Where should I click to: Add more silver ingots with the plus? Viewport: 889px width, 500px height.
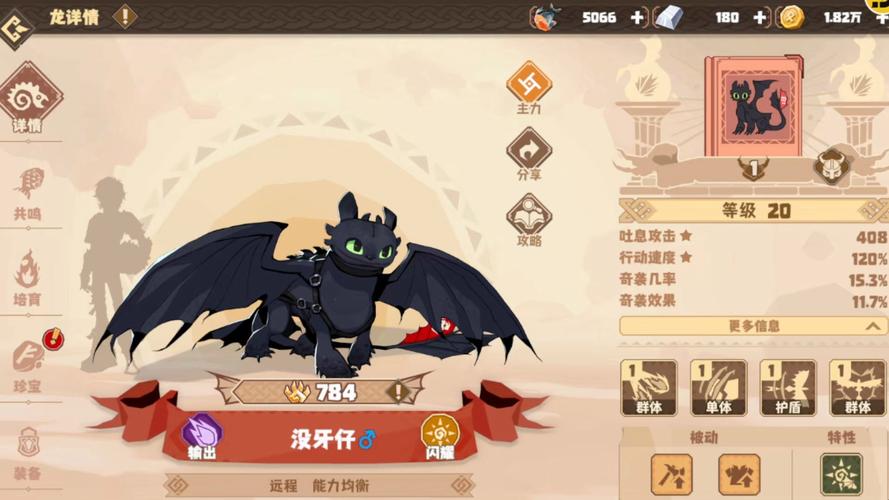[760, 17]
